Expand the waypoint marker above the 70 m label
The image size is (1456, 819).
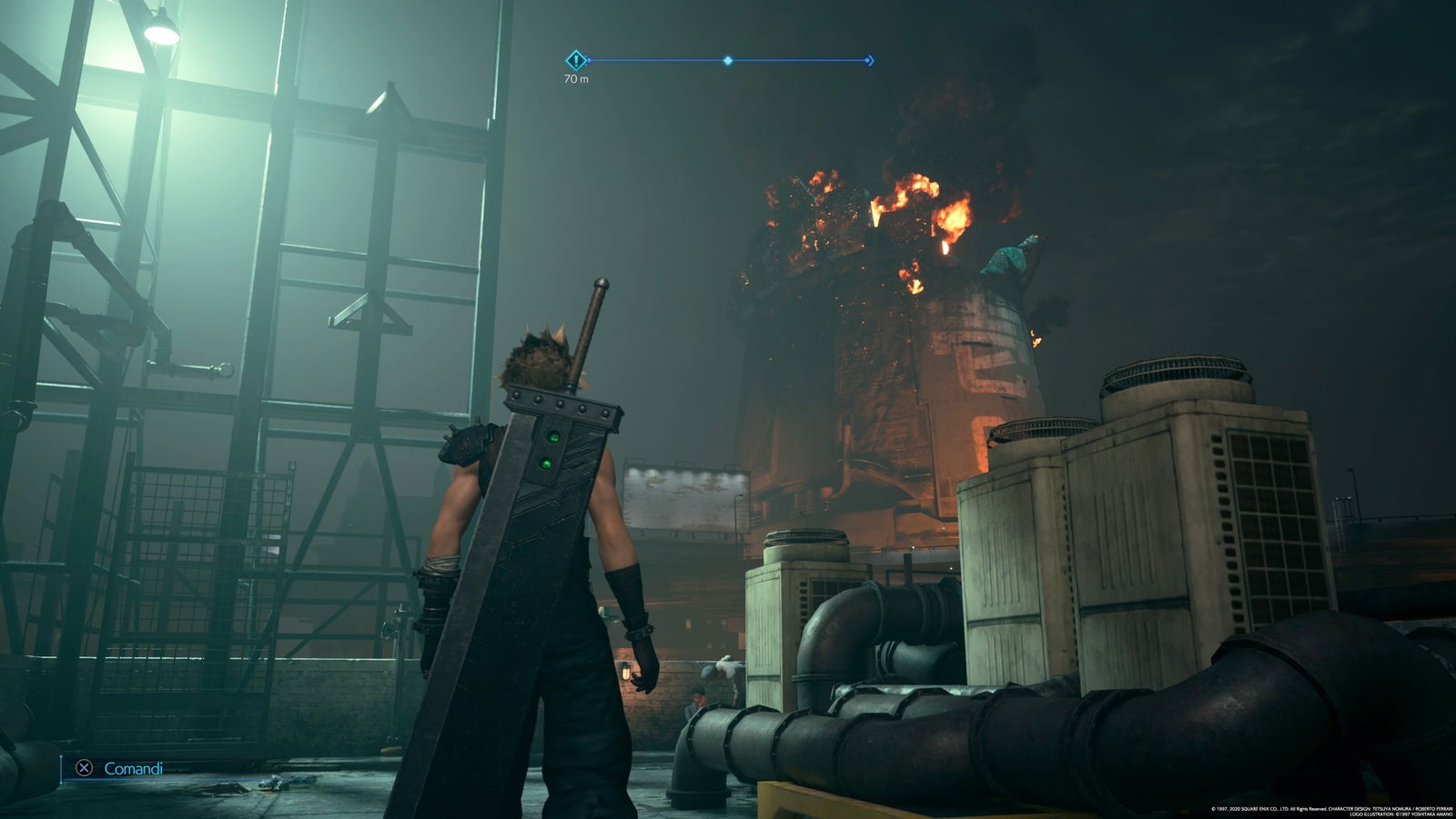[x=576, y=60]
